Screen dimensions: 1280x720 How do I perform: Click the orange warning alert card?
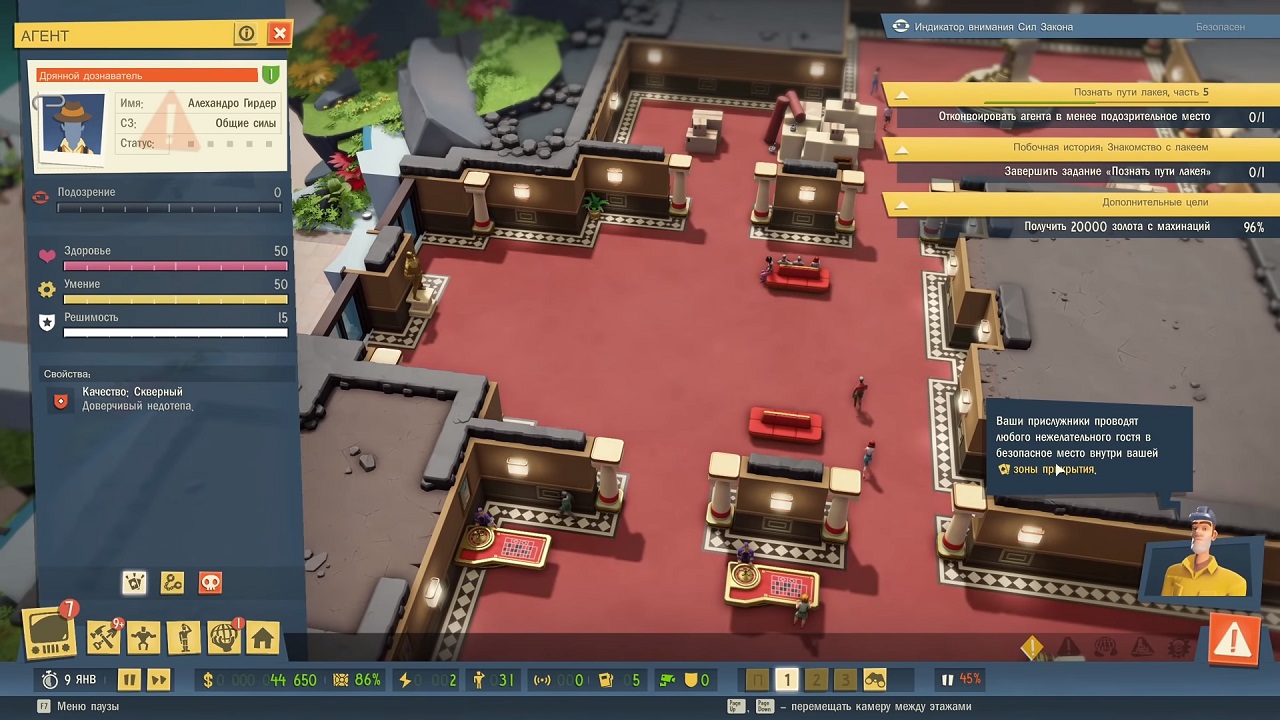tap(1234, 641)
